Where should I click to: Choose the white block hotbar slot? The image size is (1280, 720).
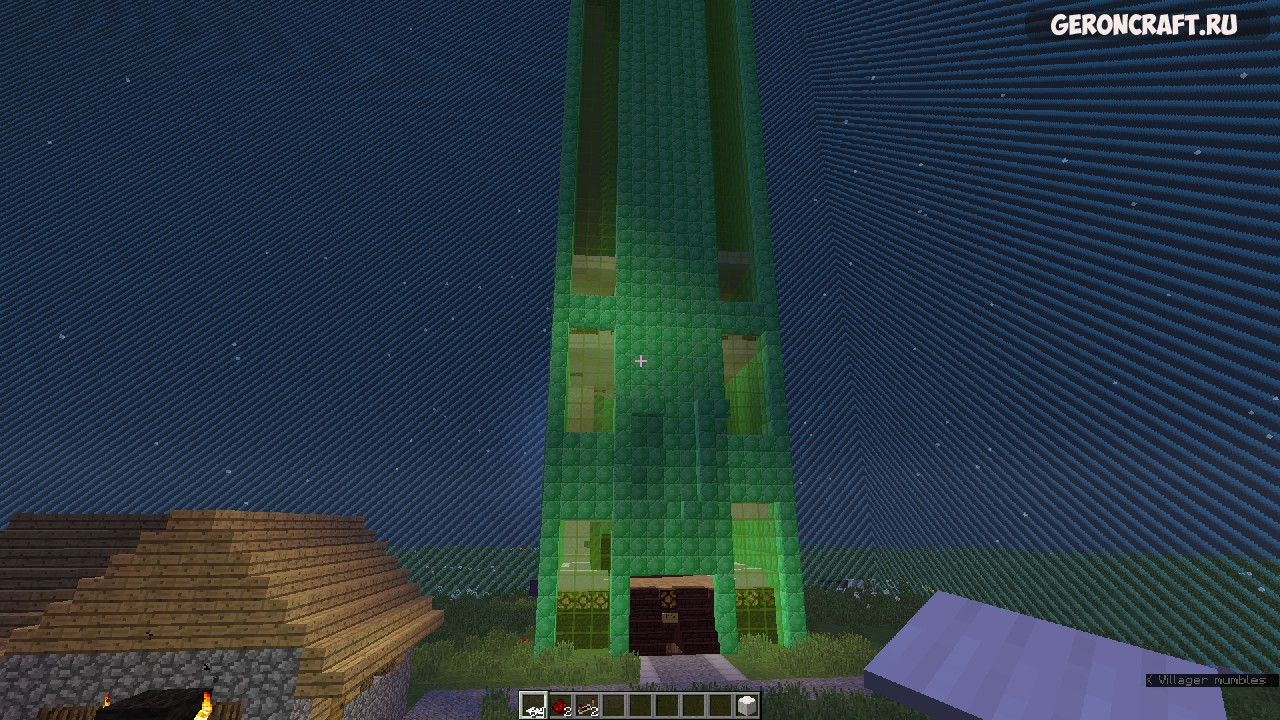pyautogui.click(x=746, y=706)
